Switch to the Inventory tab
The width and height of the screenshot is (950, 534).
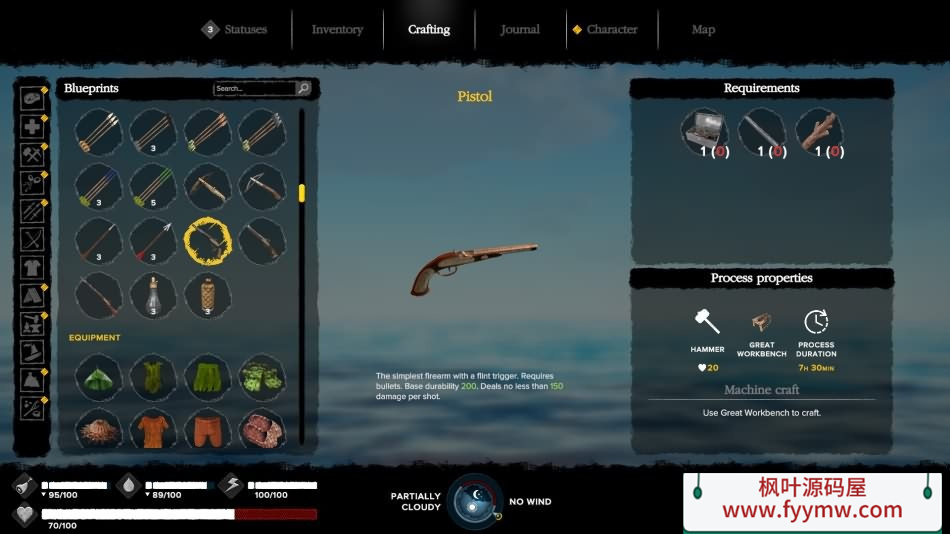click(x=337, y=30)
